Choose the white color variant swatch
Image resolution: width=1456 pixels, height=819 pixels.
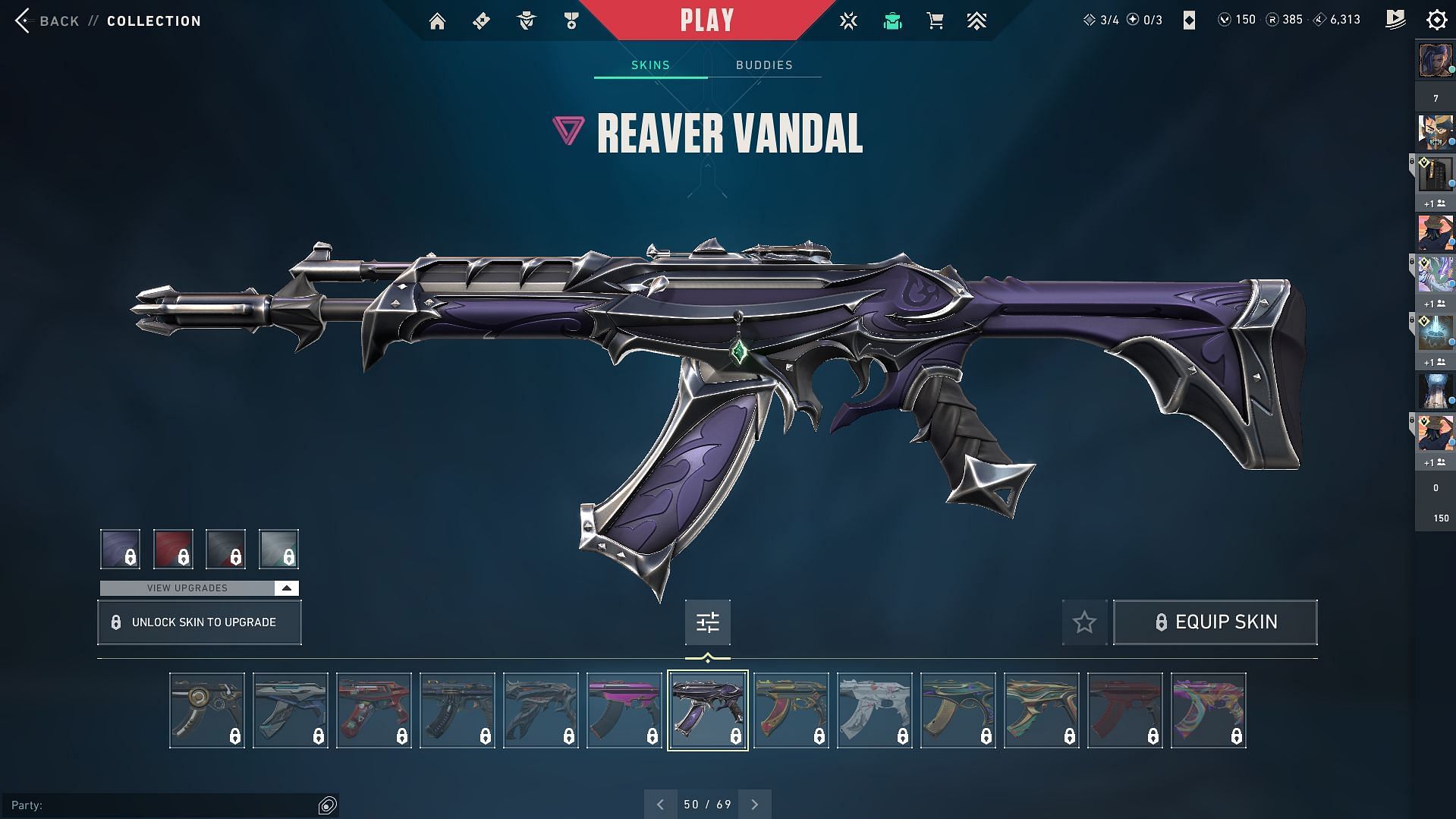click(x=278, y=549)
